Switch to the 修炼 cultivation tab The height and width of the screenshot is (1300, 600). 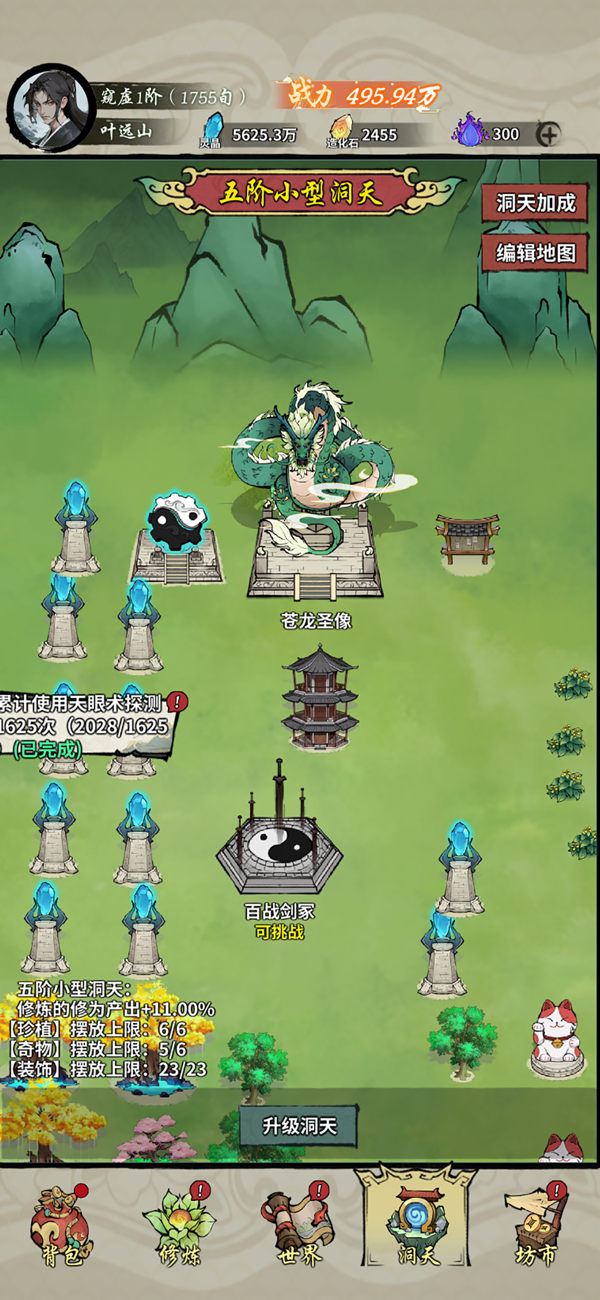click(x=178, y=1228)
